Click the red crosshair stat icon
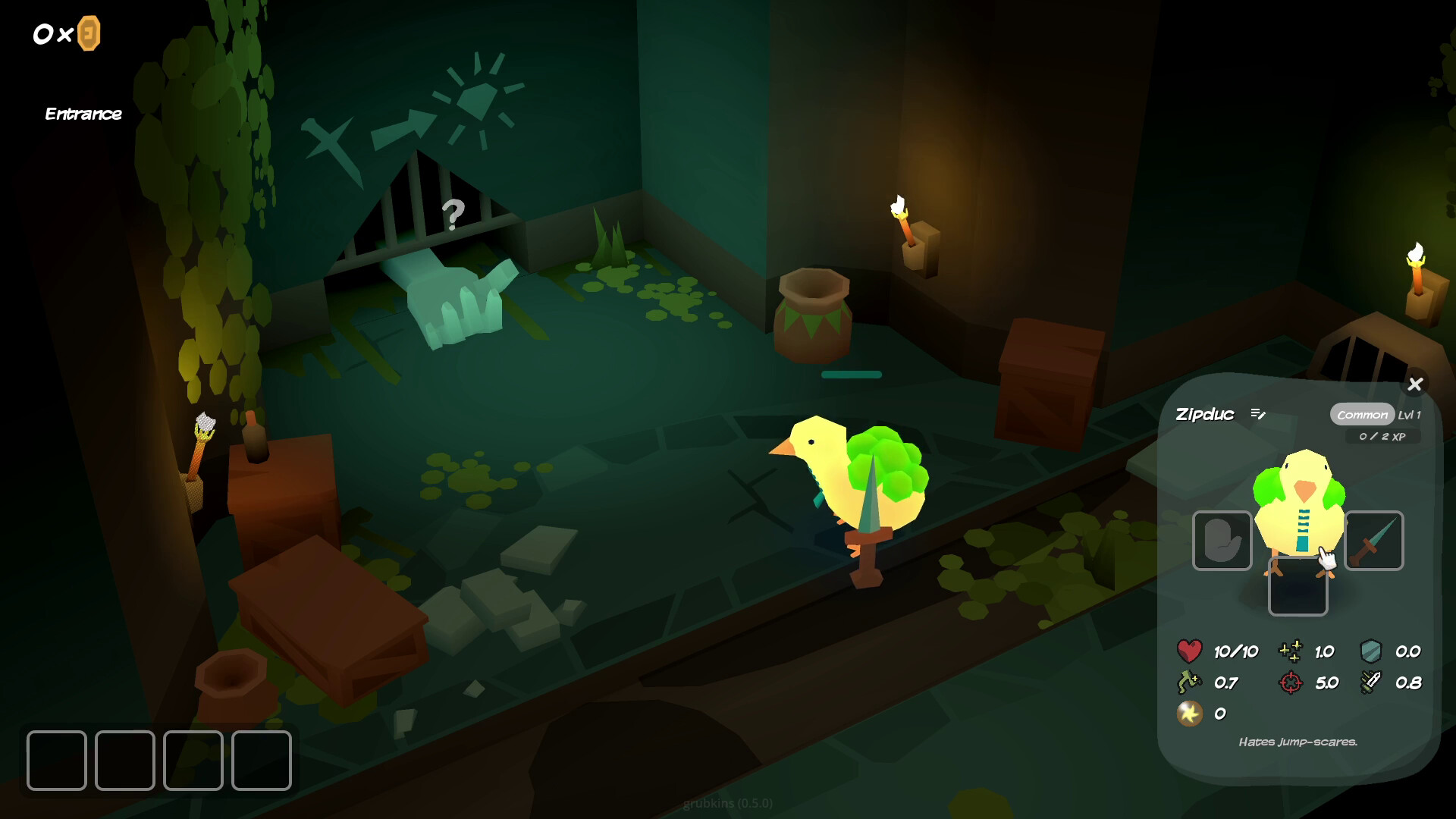 pyautogui.click(x=1289, y=682)
